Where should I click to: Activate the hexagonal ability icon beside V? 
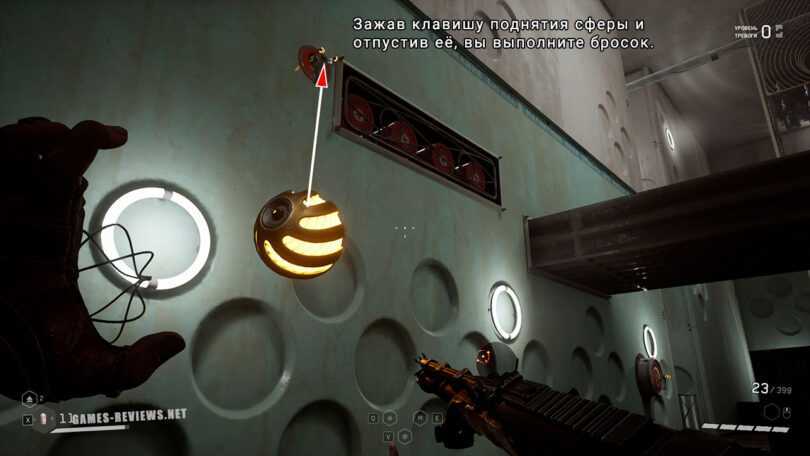coord(405,436)
